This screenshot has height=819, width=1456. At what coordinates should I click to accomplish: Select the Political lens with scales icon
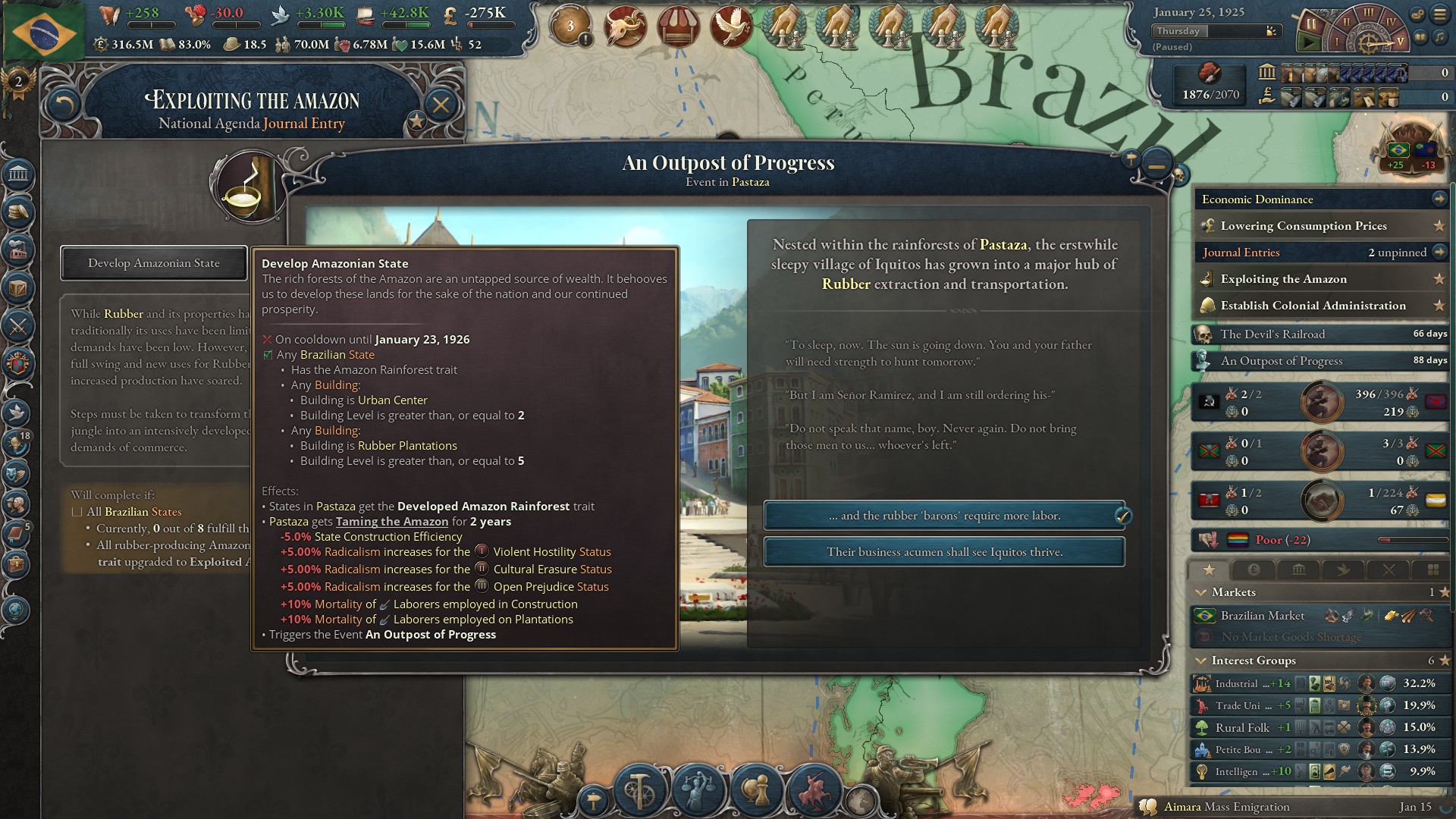[698, 789]
